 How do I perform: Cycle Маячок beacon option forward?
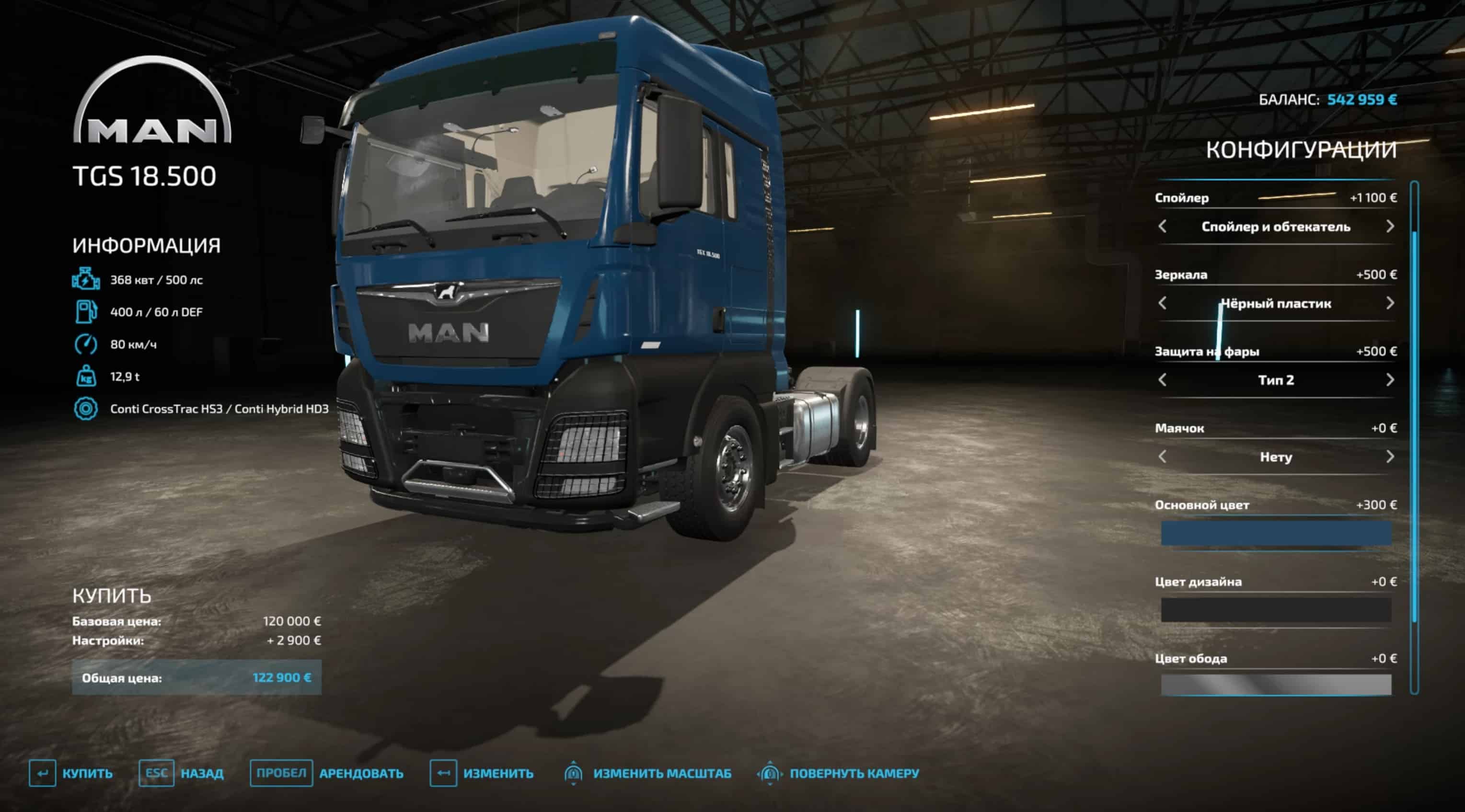(1389, 457)
